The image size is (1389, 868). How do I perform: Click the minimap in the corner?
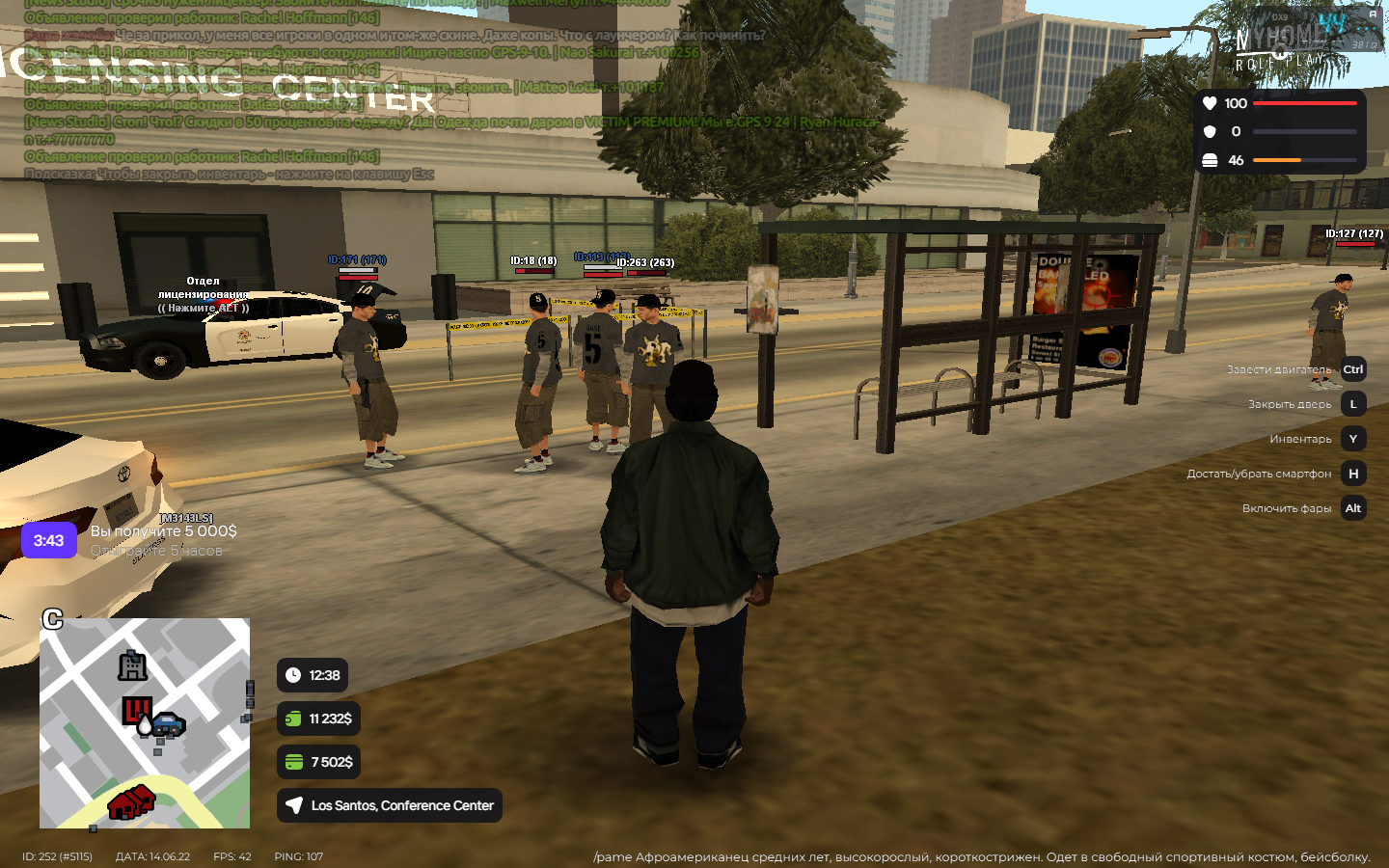click(x=145, y=723)
